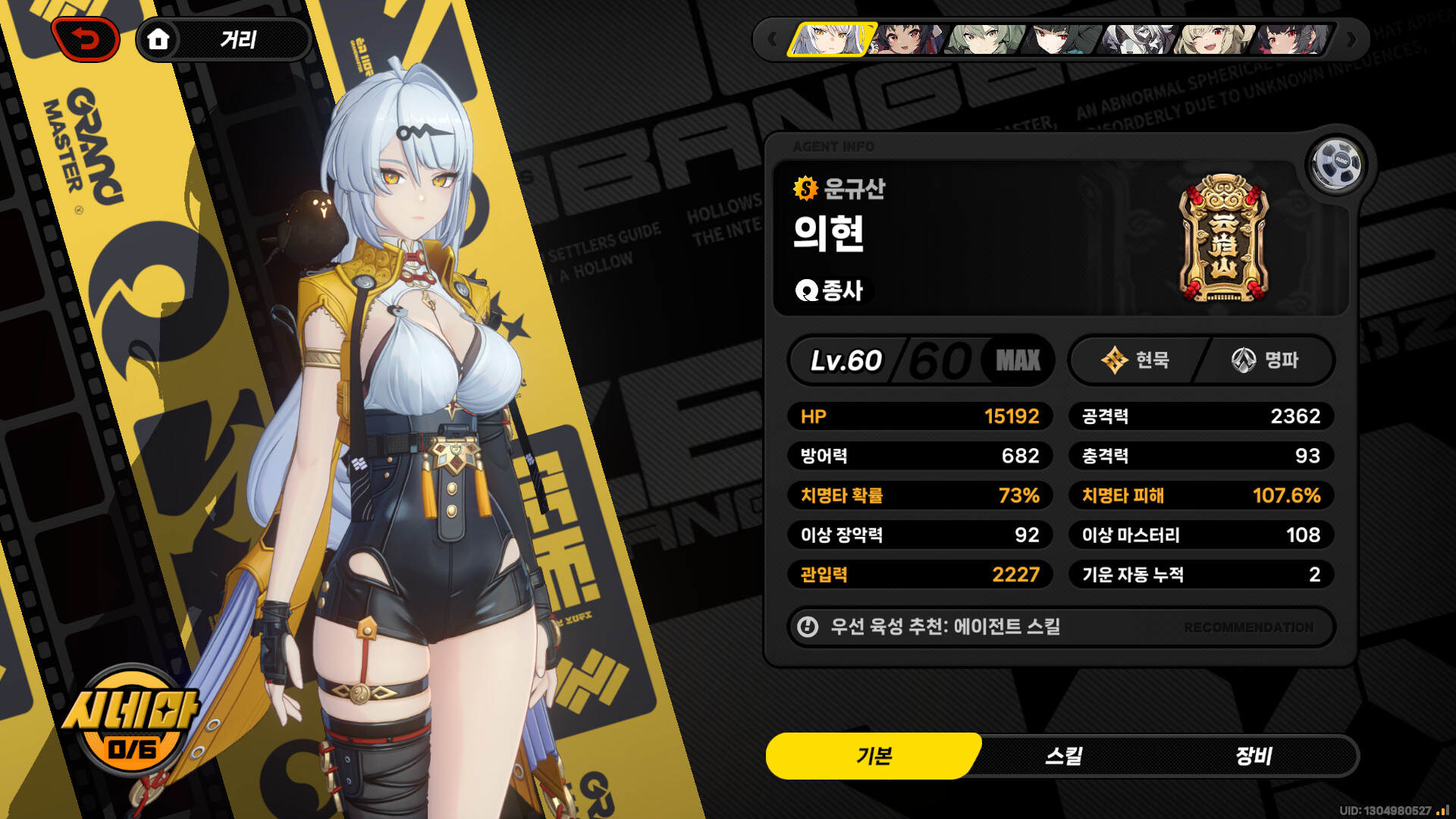Click the Lv.60 MAX level bar
The height and width of the screenshot is (819, 1456).
[921, 360]
